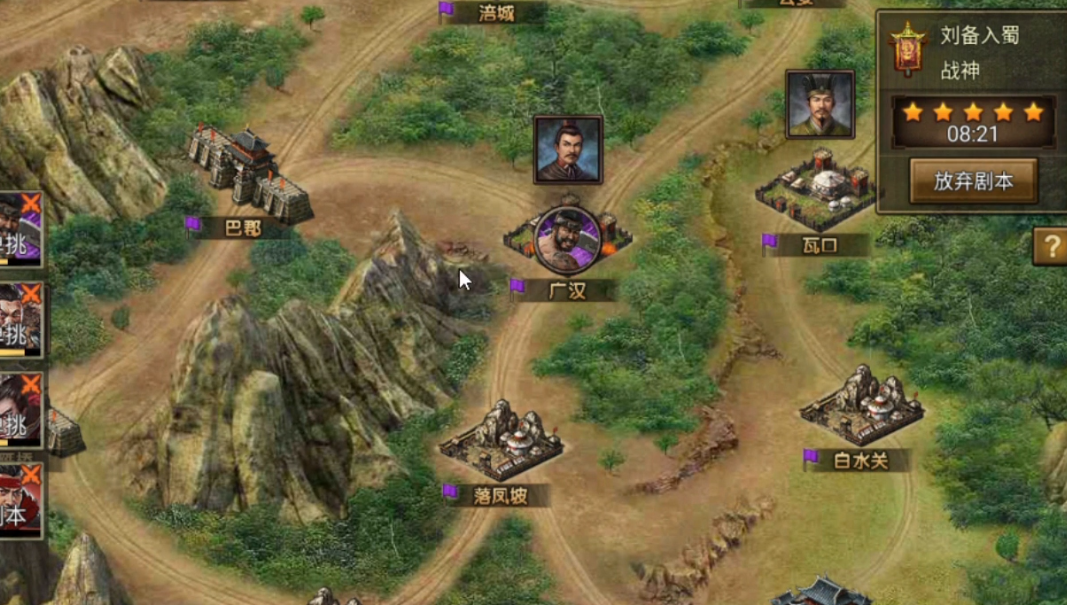Click the square general portrait above 广汉

(x=568, y=150)
